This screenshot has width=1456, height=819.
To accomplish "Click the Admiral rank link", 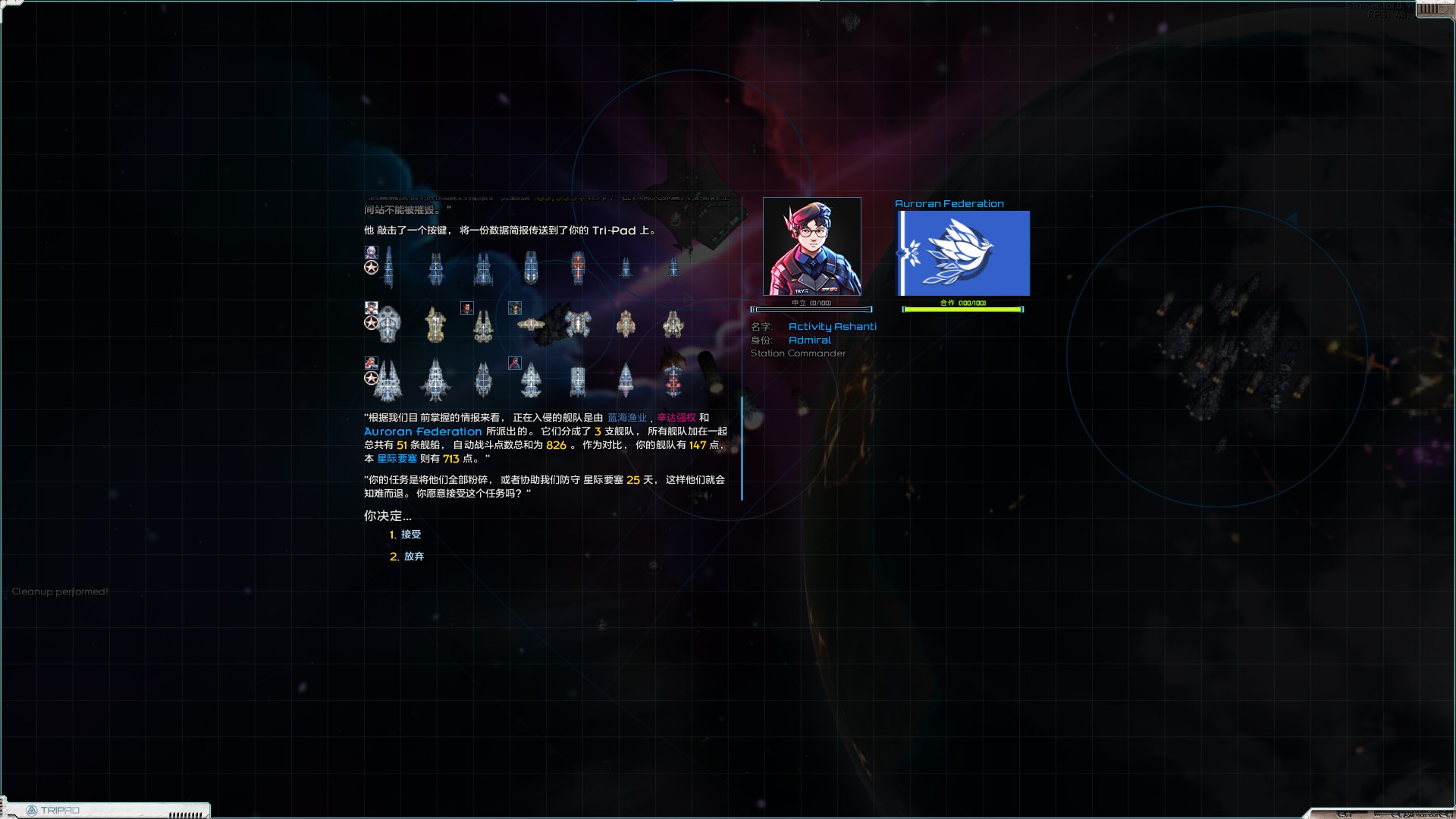I will (x=810, y=340).
